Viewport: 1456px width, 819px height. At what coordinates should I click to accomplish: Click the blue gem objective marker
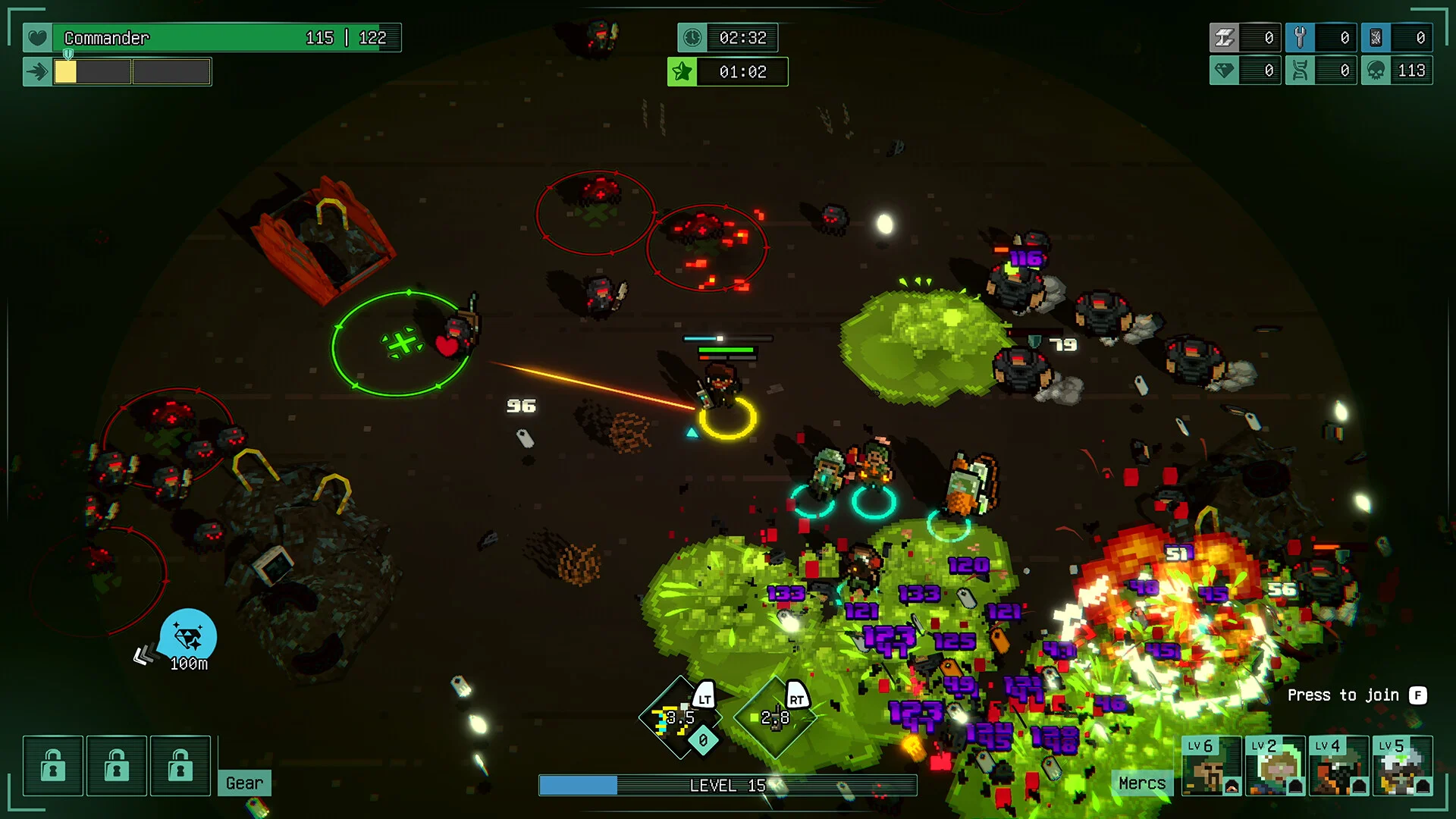(188, 636)
